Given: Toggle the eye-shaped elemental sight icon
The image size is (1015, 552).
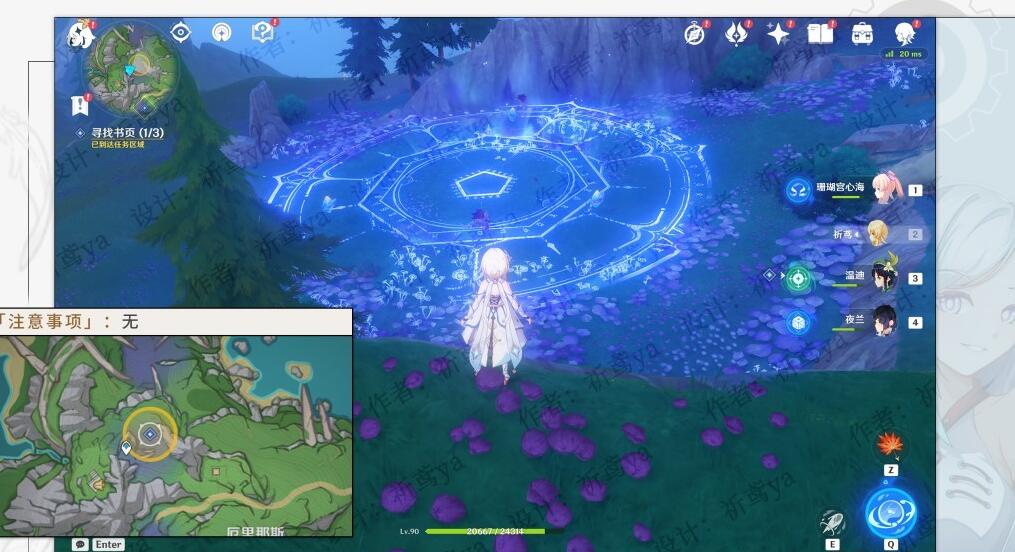Looking at the screenshot, I should point(181,33).
